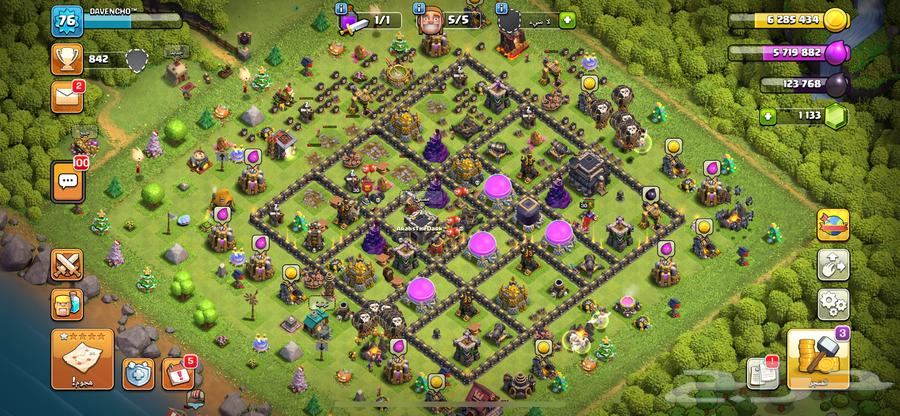The height and width of the screenshot is (416, 900).
Task: Open the player profile level badge
Action: click(x=67, y=21)
